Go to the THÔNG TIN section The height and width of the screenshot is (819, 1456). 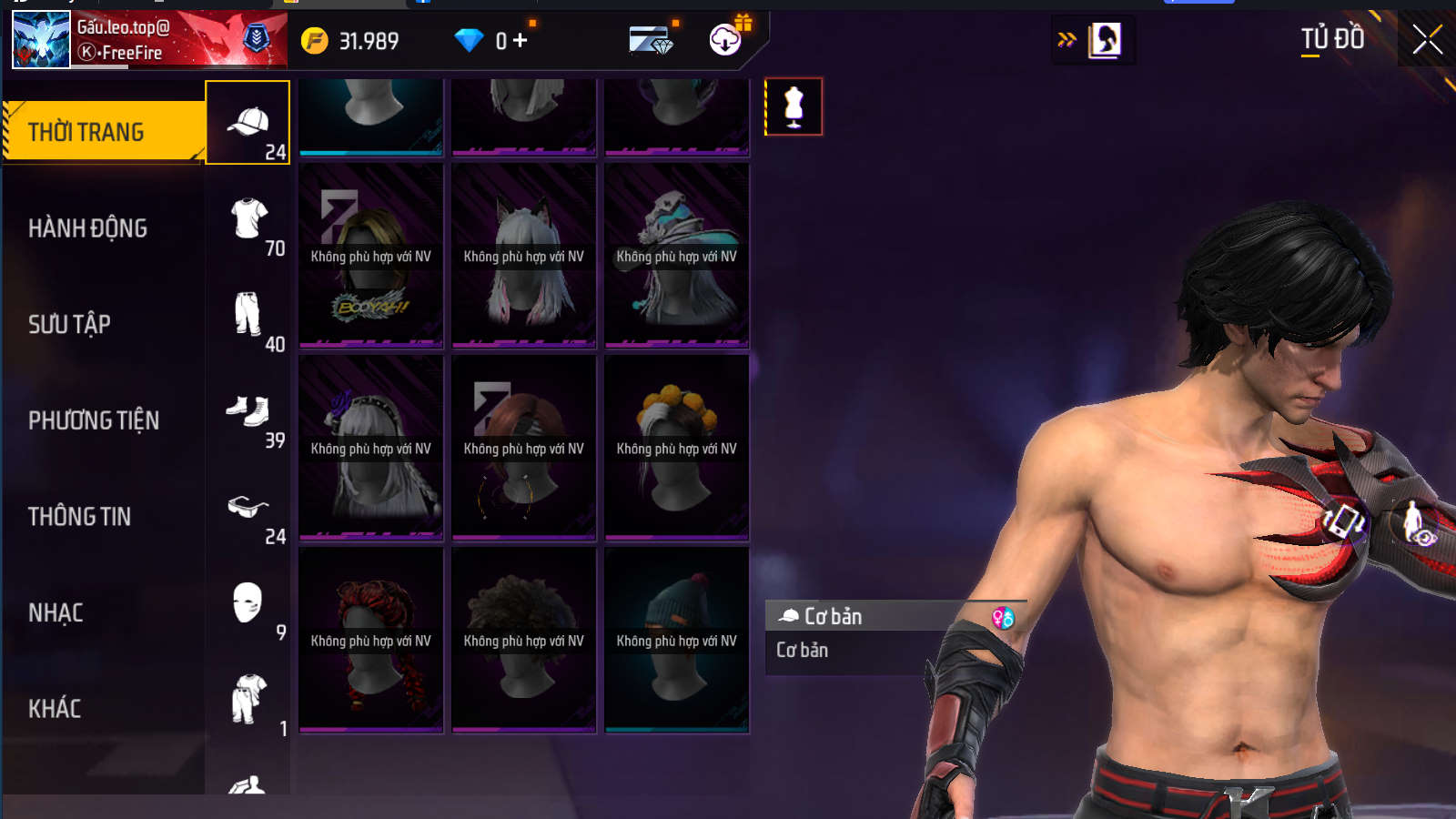tap(80, 517)
